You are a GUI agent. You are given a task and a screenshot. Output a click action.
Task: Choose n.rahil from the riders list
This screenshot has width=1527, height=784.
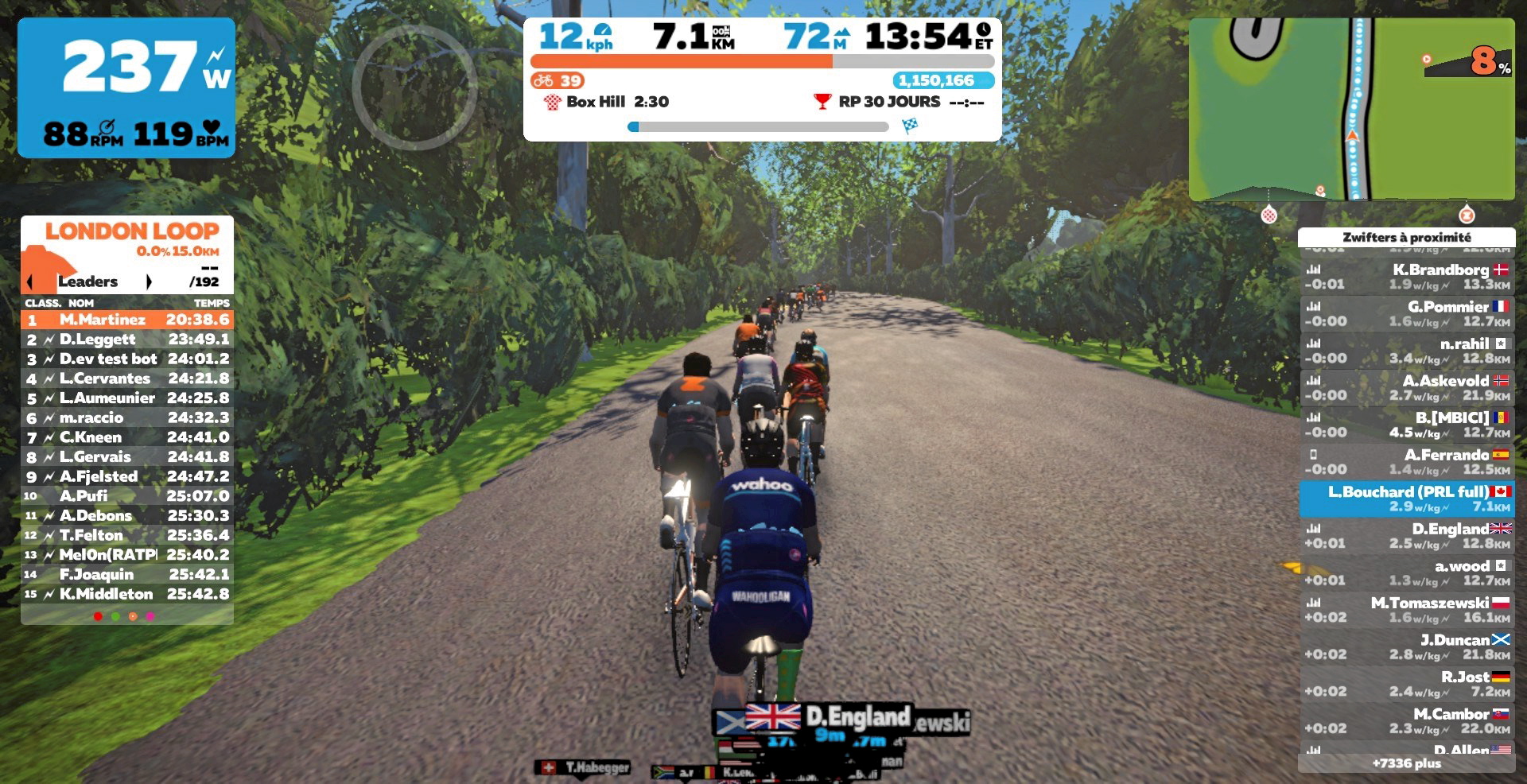click(1406, 351)
